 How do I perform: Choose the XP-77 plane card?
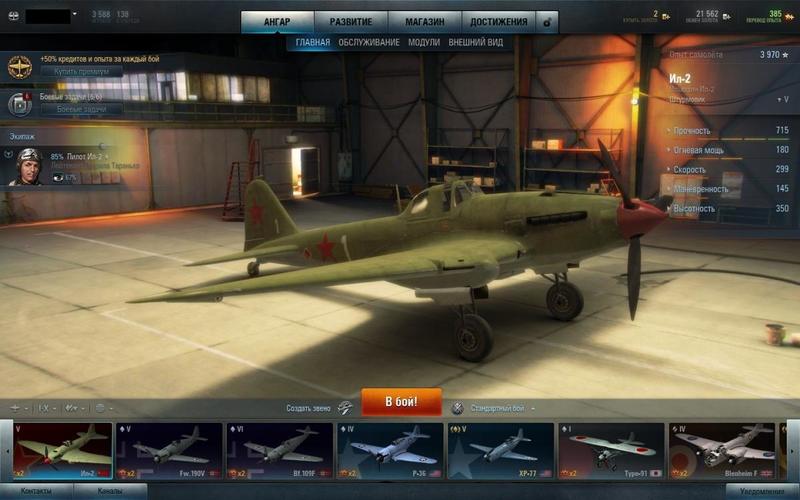point(500,450)
